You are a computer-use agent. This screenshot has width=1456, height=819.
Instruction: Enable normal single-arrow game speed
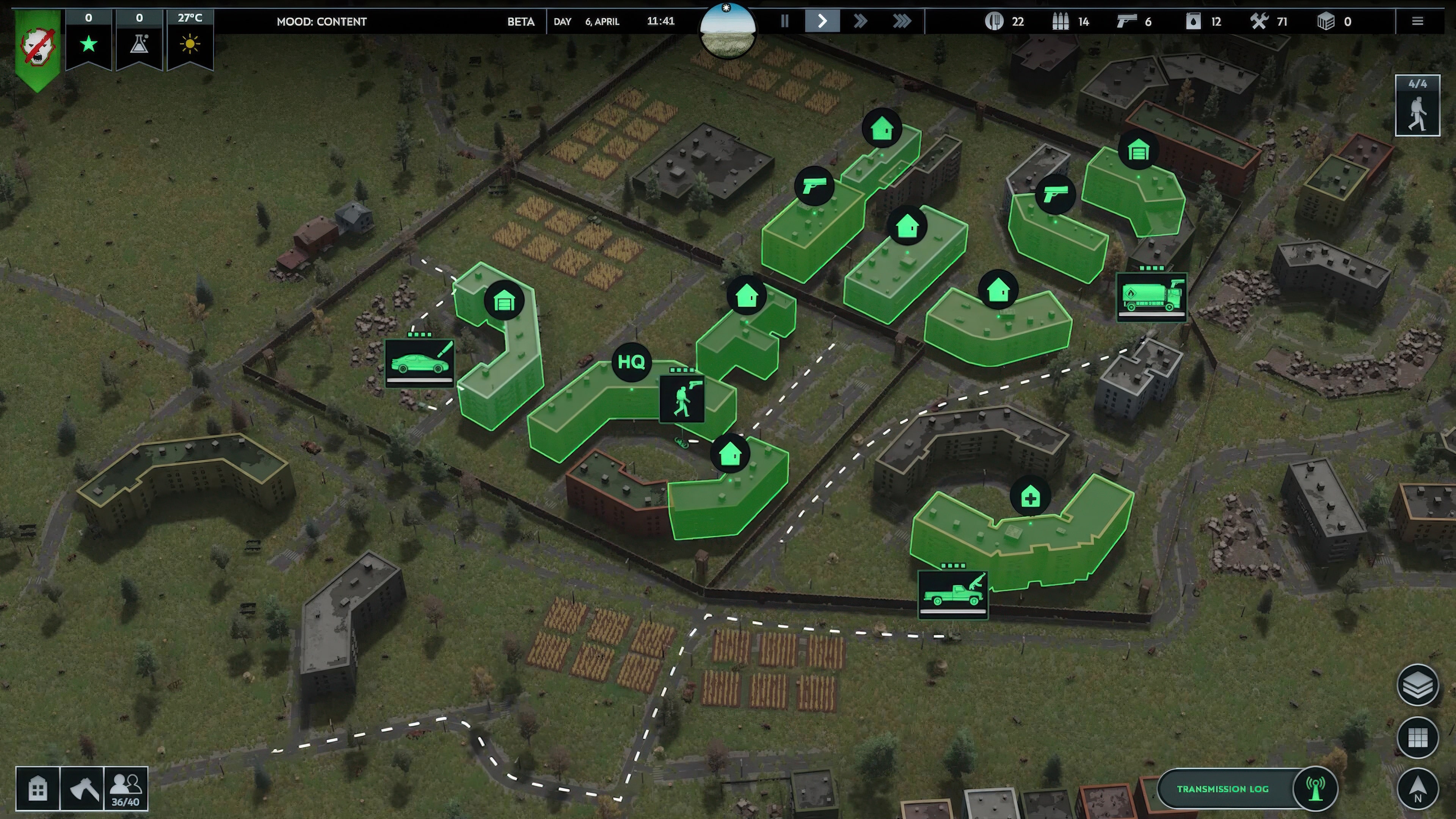pyautogui.click(x=822, y=22)
